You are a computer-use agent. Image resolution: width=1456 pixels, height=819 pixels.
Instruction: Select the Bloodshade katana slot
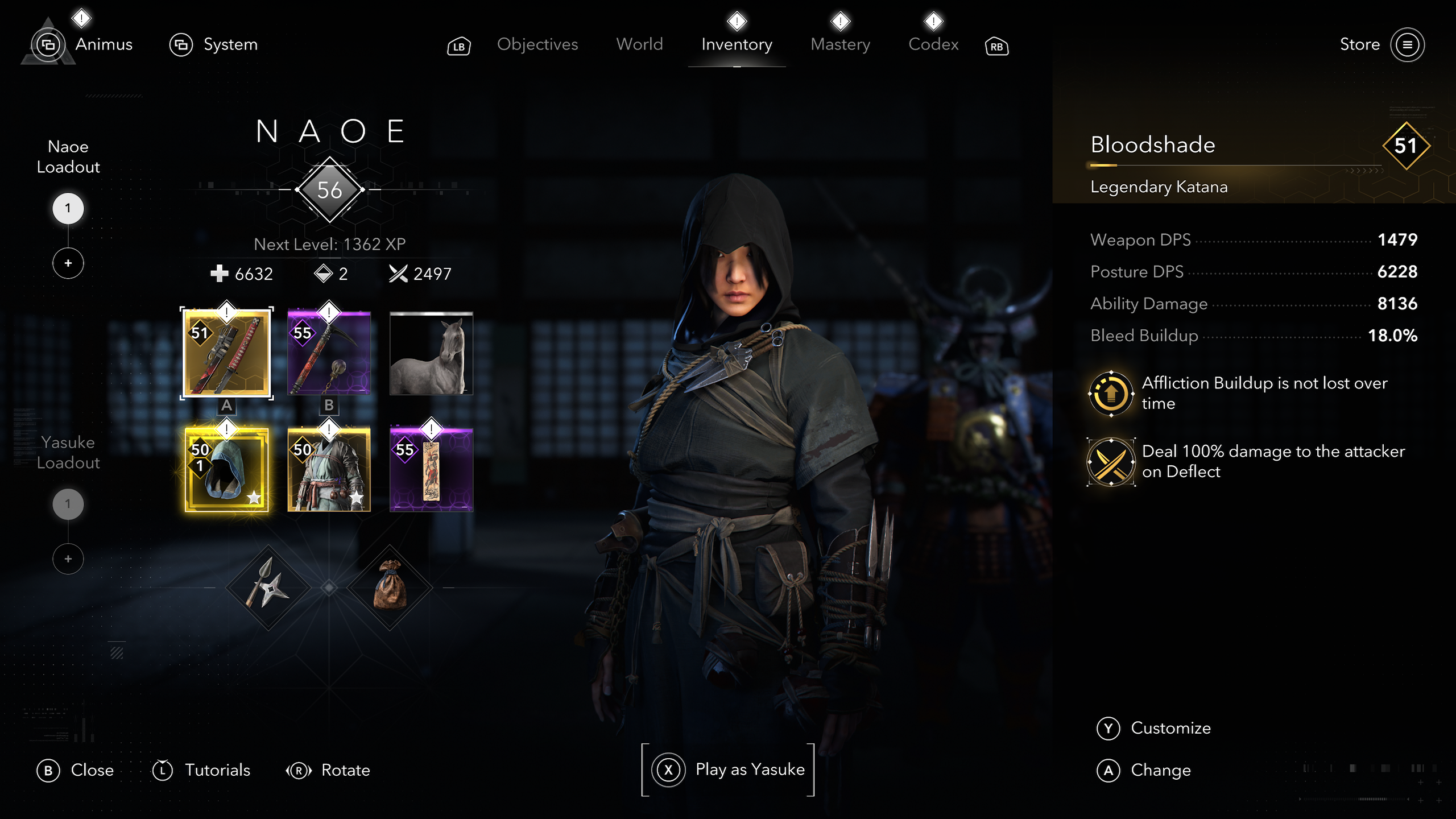click(x=227, y=353)
